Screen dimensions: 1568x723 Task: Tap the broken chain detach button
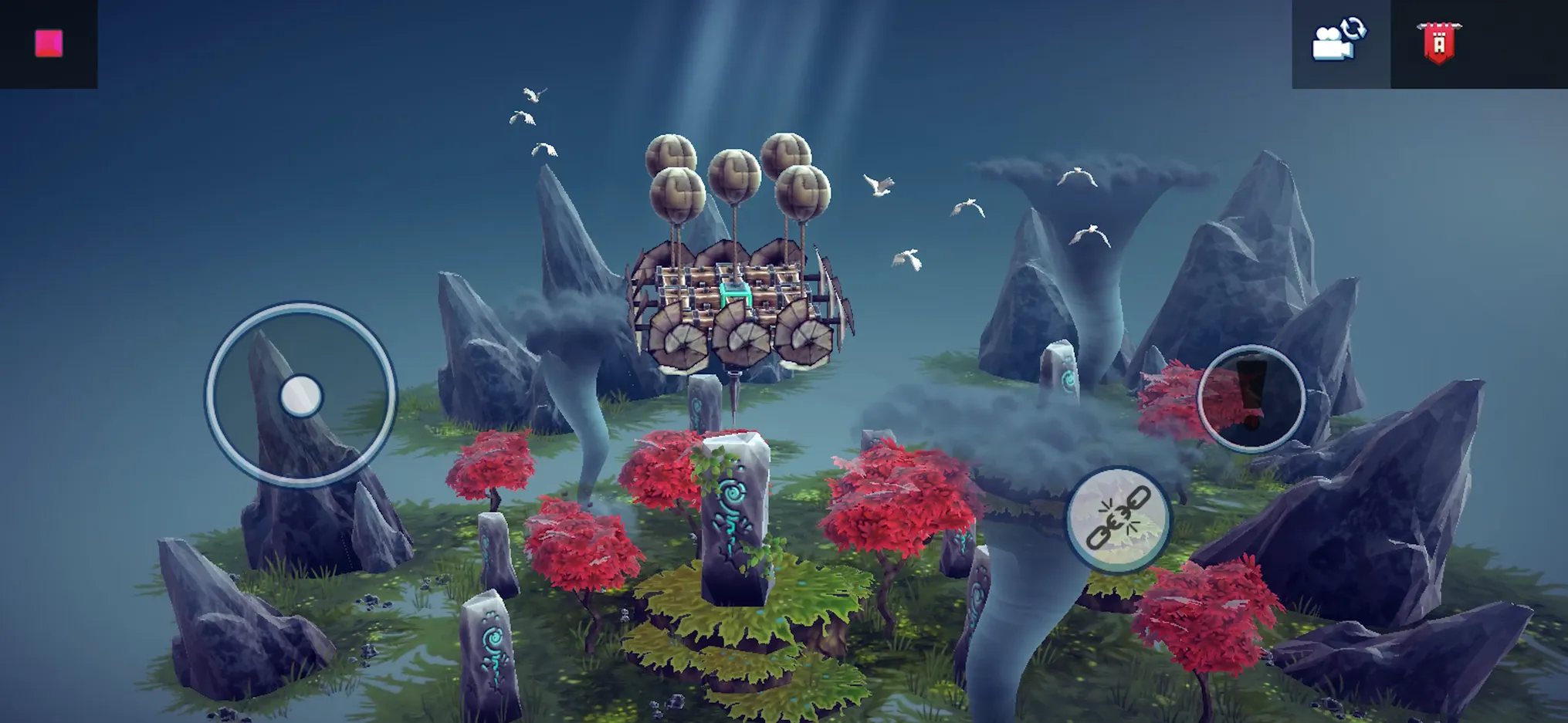point(1119,519)
